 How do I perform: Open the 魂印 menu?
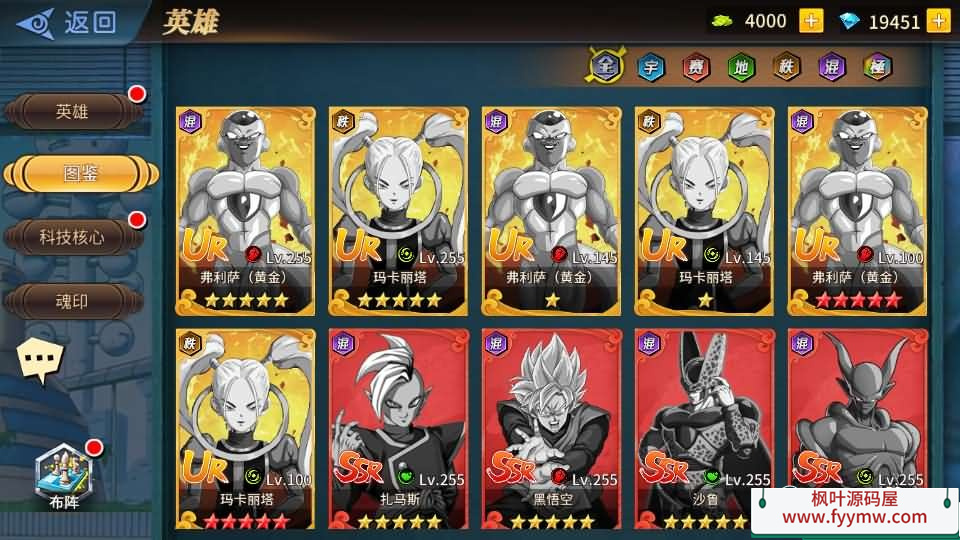pos(72,300)
